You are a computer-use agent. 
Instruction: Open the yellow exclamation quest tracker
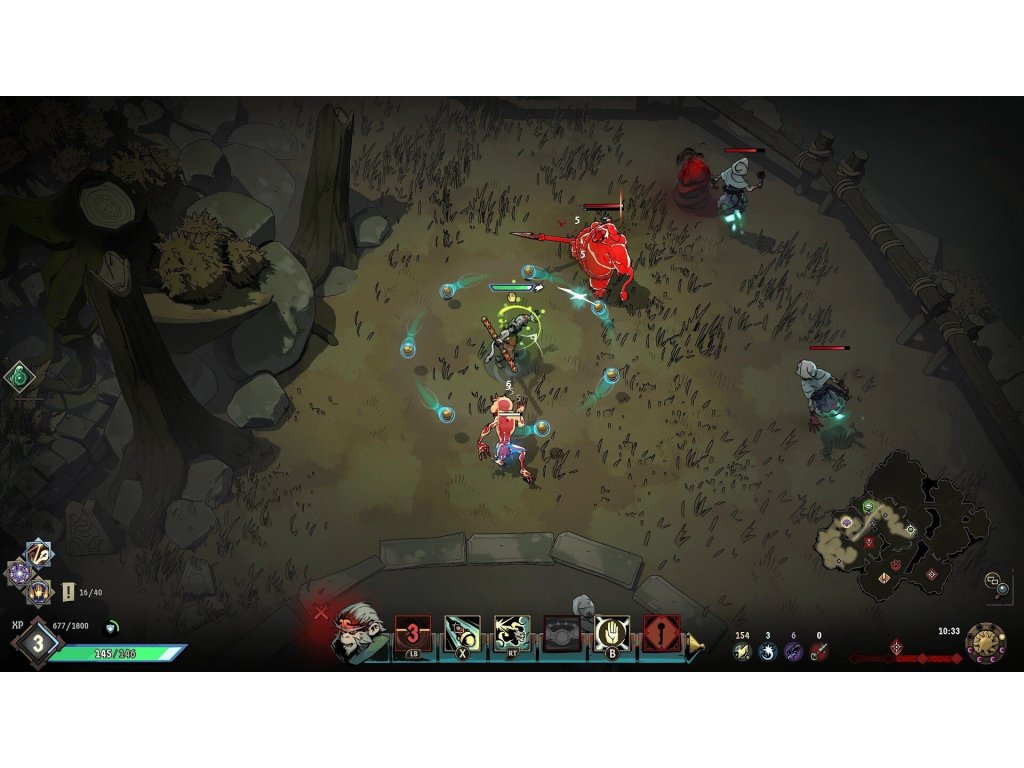point(69,592)
